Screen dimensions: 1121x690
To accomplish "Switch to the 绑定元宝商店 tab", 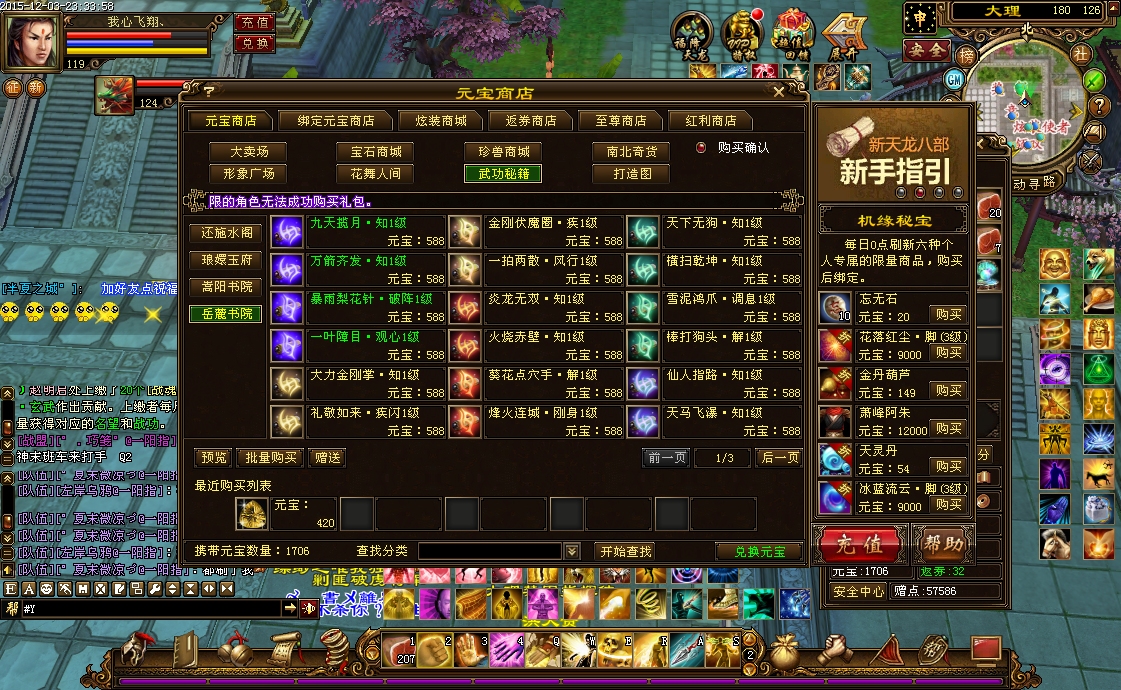I will coord(328,120).
